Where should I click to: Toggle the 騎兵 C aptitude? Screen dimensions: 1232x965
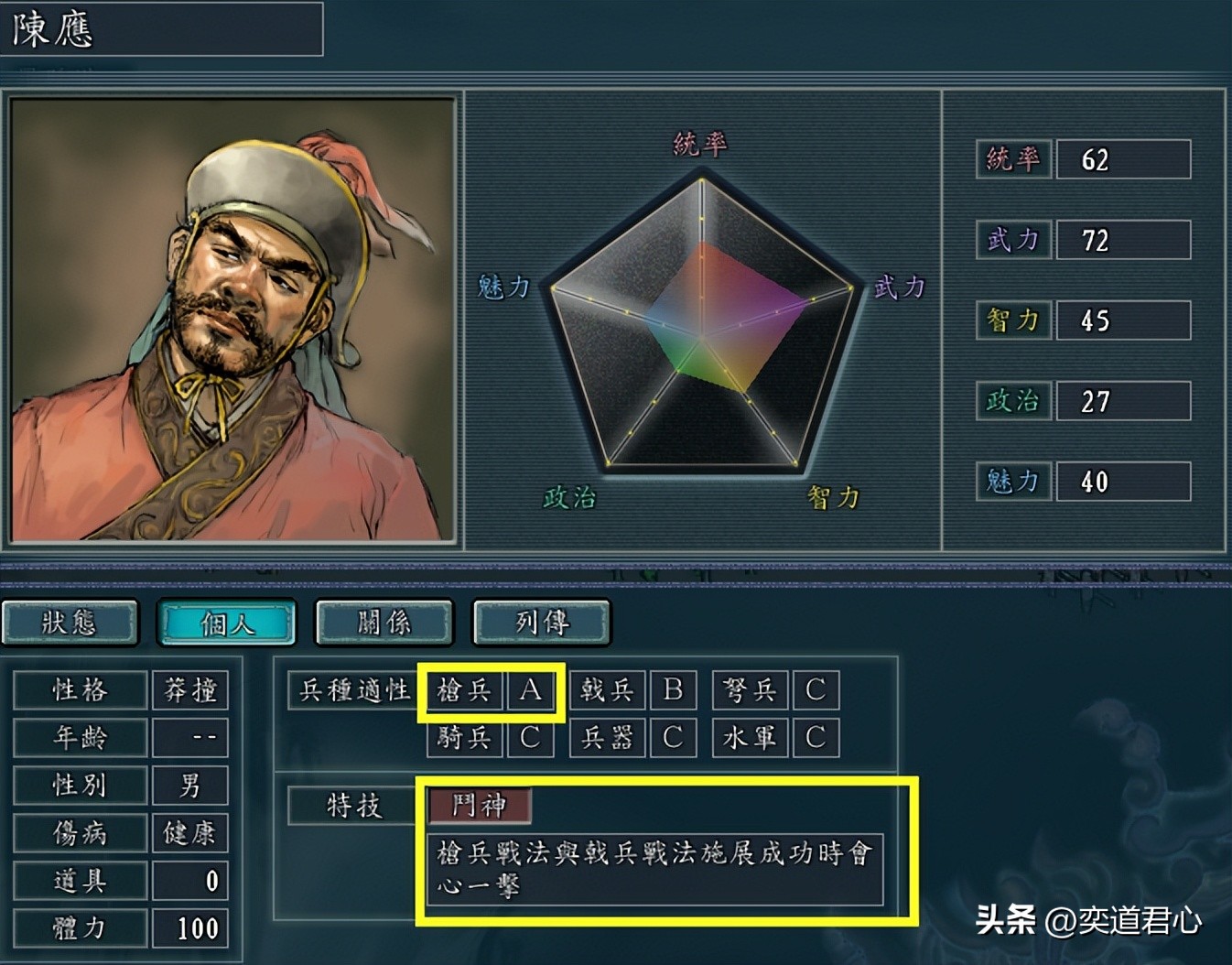click(x=492, y=737)
